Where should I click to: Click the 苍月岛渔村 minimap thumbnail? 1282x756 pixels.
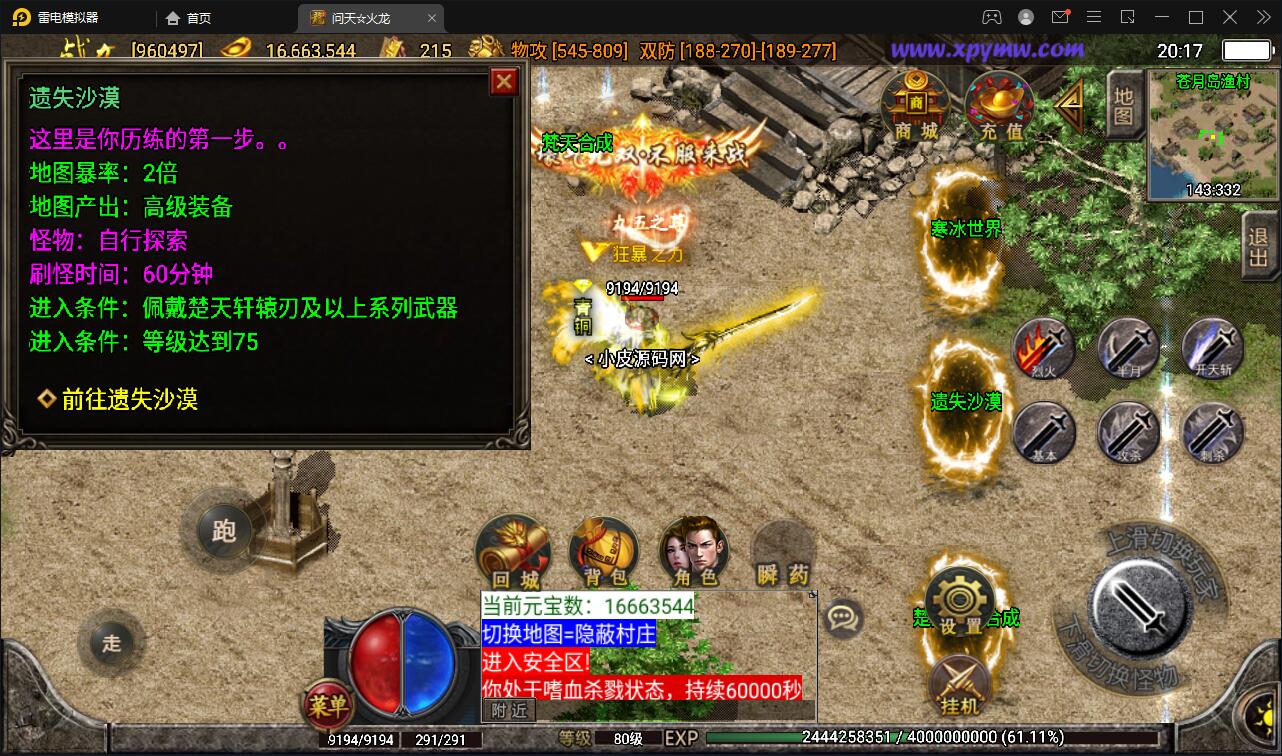pos(1212,135)
